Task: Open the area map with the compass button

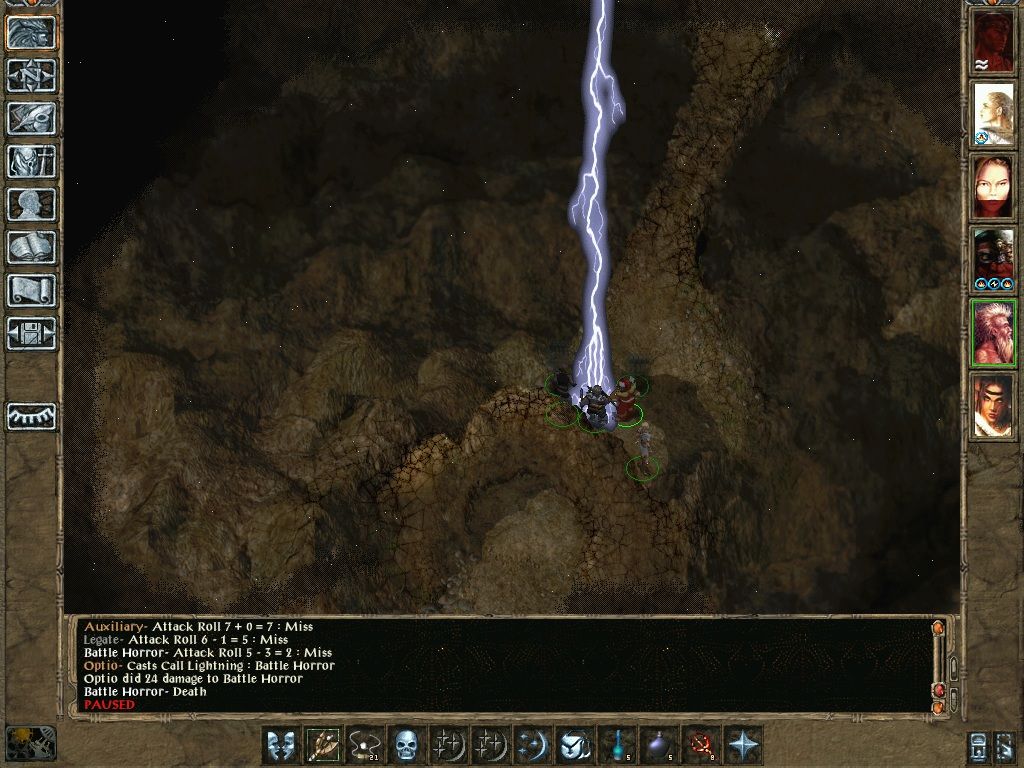Action: click(31, 76)
